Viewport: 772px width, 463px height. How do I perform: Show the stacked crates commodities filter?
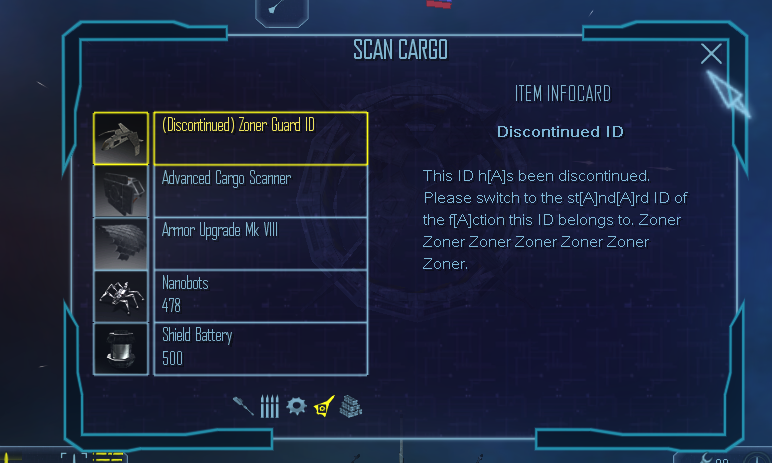tap(349, 406)
